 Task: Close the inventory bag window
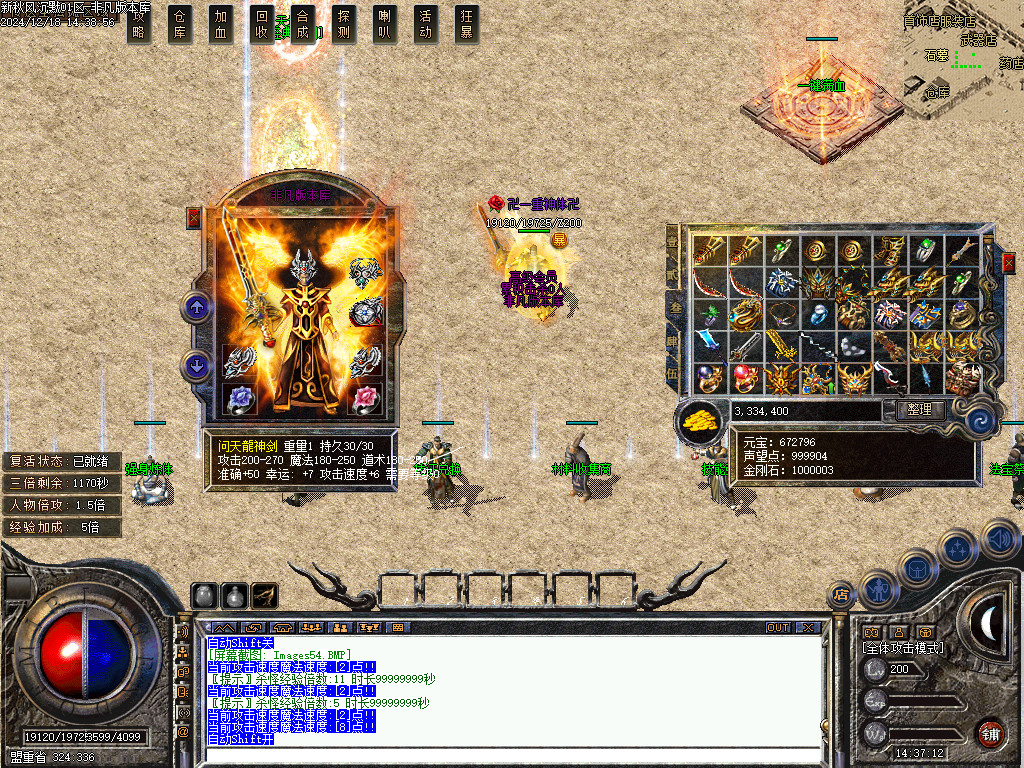[x=1009, y=262]
